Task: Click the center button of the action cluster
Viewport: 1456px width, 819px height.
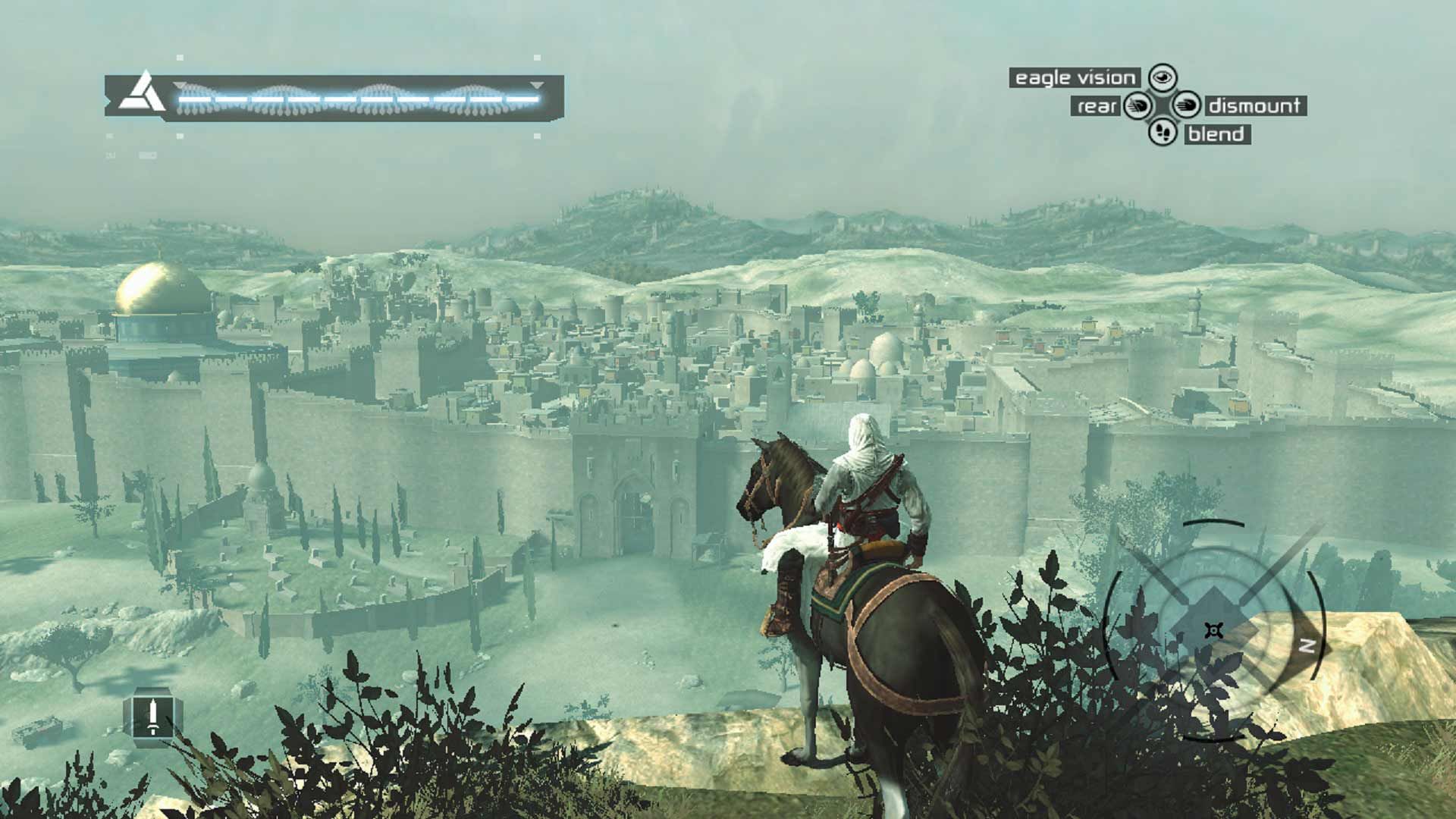Action: point(1163,106)
